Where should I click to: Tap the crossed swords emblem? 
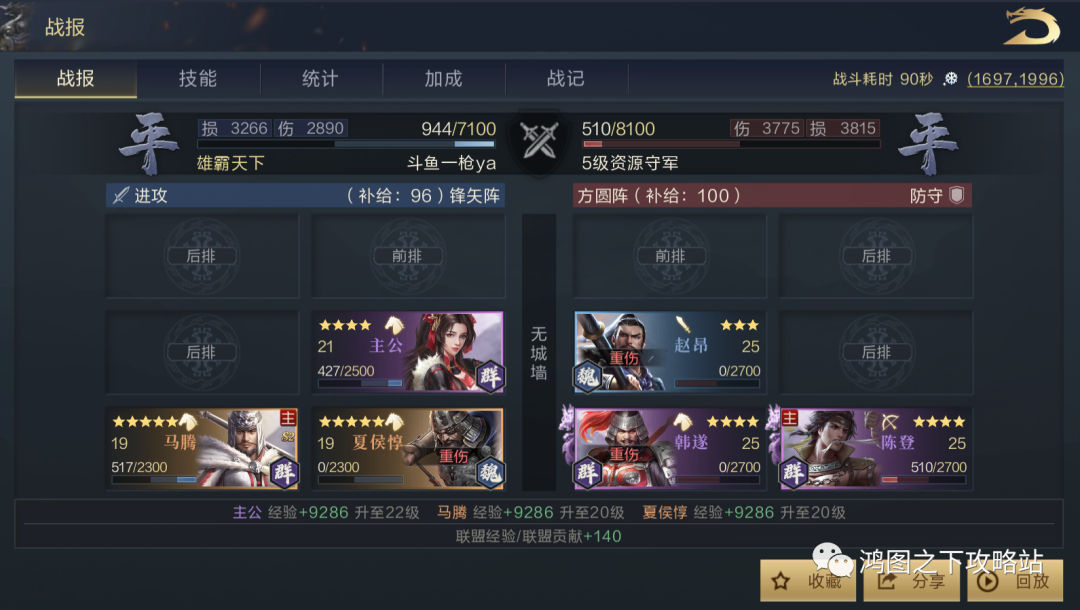539,142
